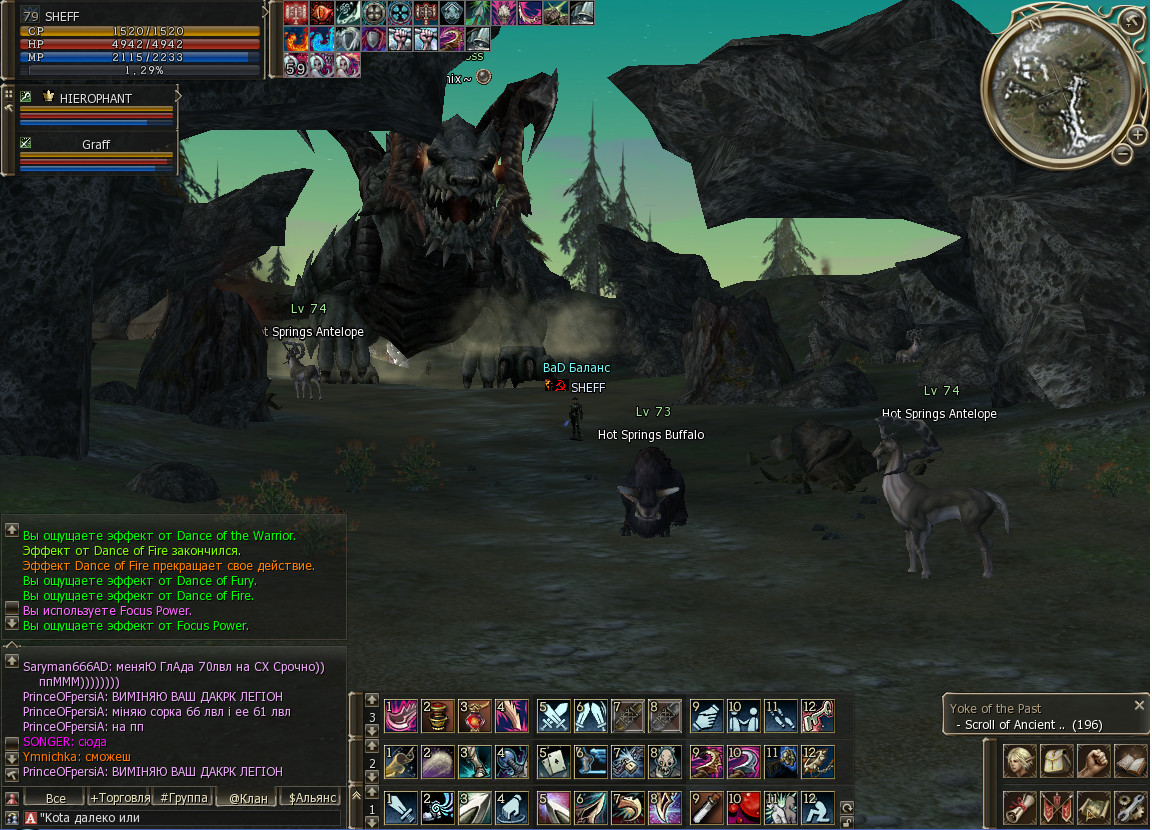Zoom out the minimap with minus button
The image size is (1152, 830).
tap(1122, 154)
